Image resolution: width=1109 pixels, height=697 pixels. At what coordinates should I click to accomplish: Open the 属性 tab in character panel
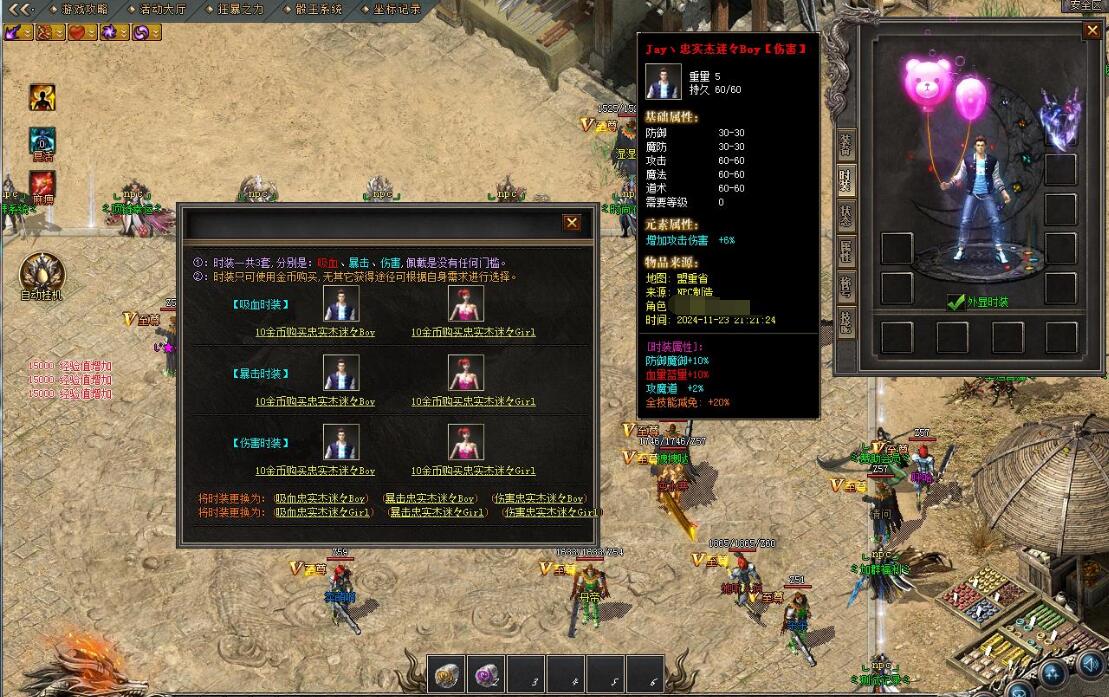[x=846, y=251]
